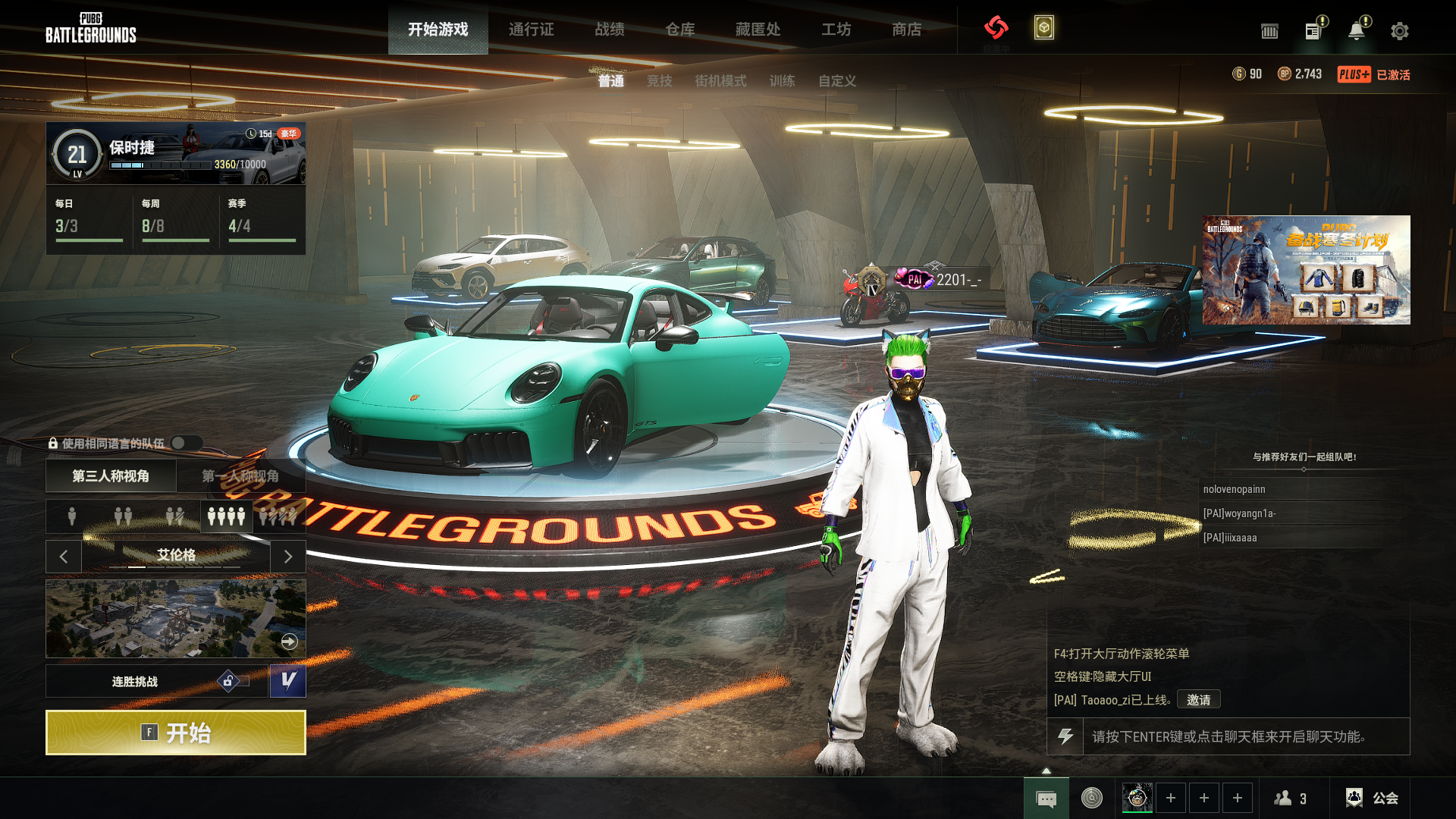Screen dimensions: 1456x819
Task: Choose the 街机模式 arcade mode
Action: tap(720, 81)
